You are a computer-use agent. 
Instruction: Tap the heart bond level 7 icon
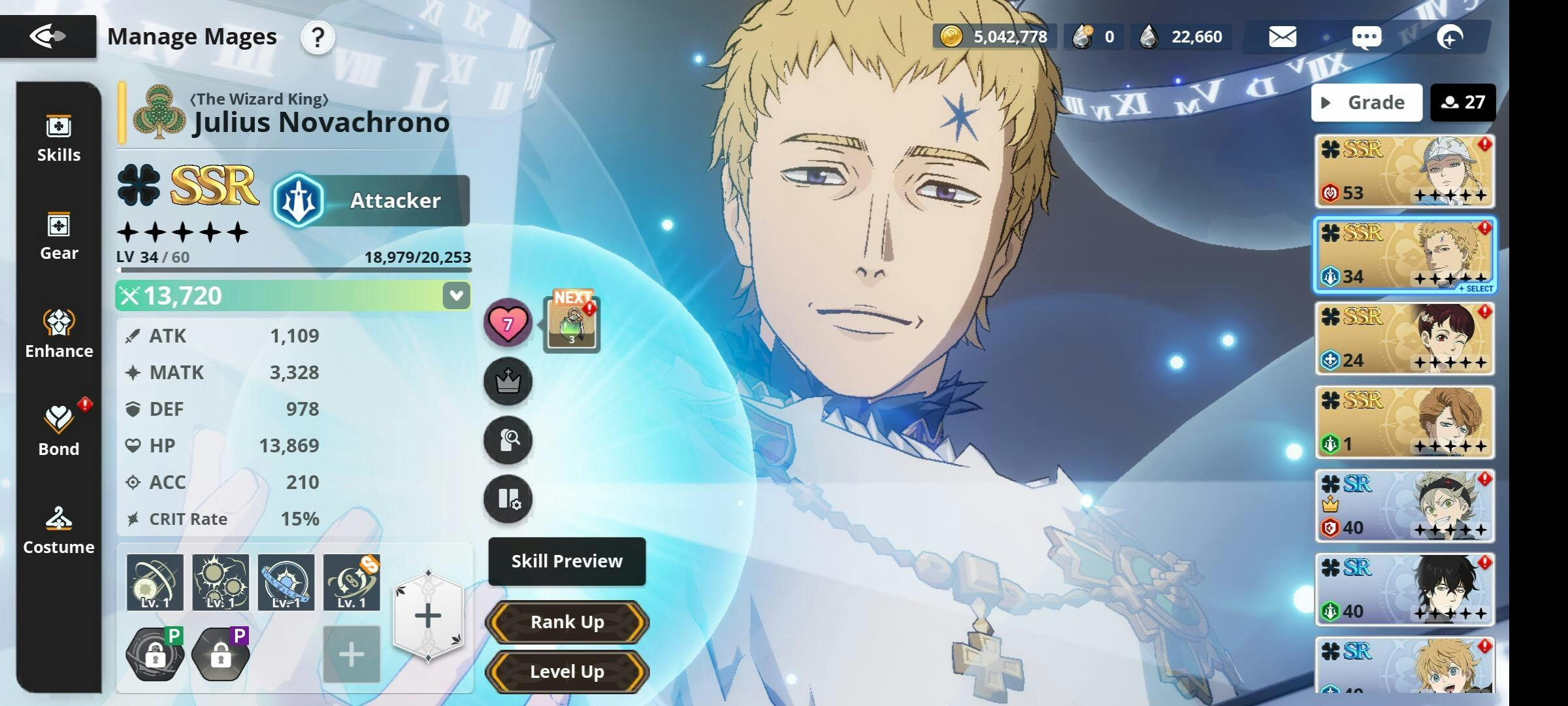tap(508, 323)
